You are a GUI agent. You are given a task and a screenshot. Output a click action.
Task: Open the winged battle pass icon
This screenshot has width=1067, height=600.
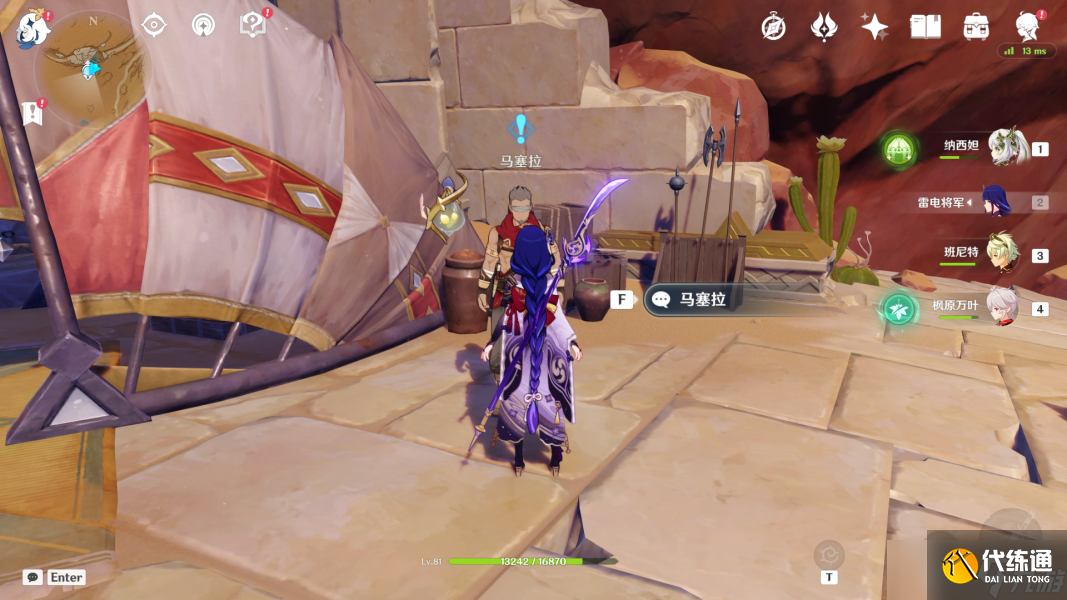click(824, 27)
